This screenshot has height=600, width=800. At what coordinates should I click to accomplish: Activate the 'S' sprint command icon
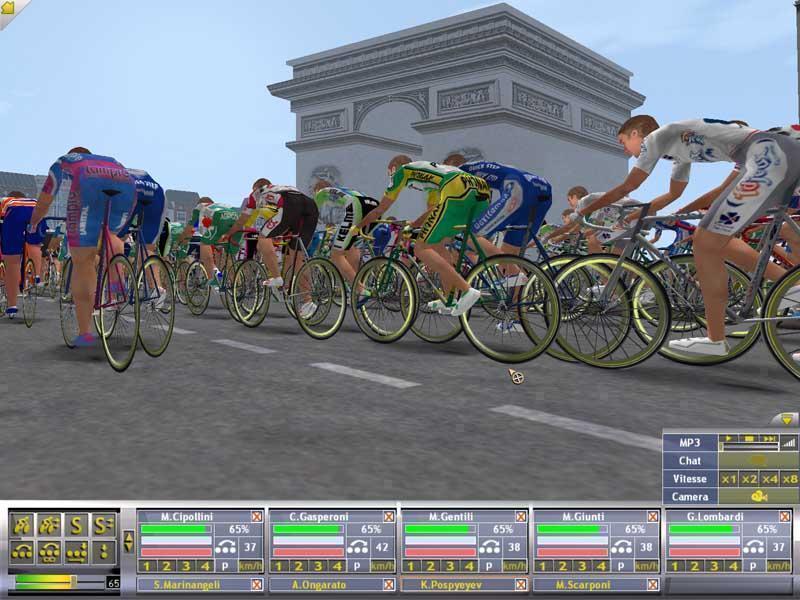75,523
